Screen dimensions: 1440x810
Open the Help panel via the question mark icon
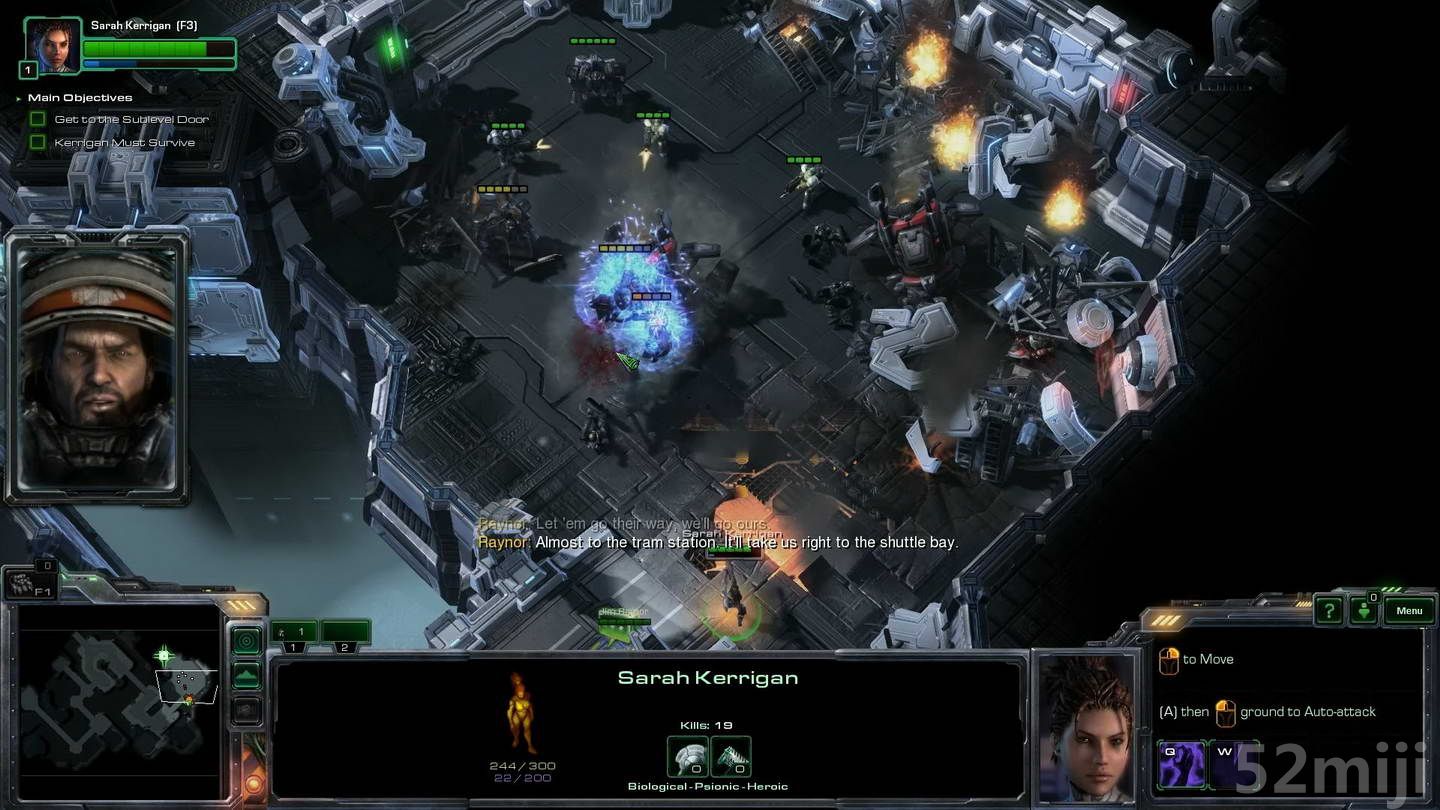(x=1330, y=610)
